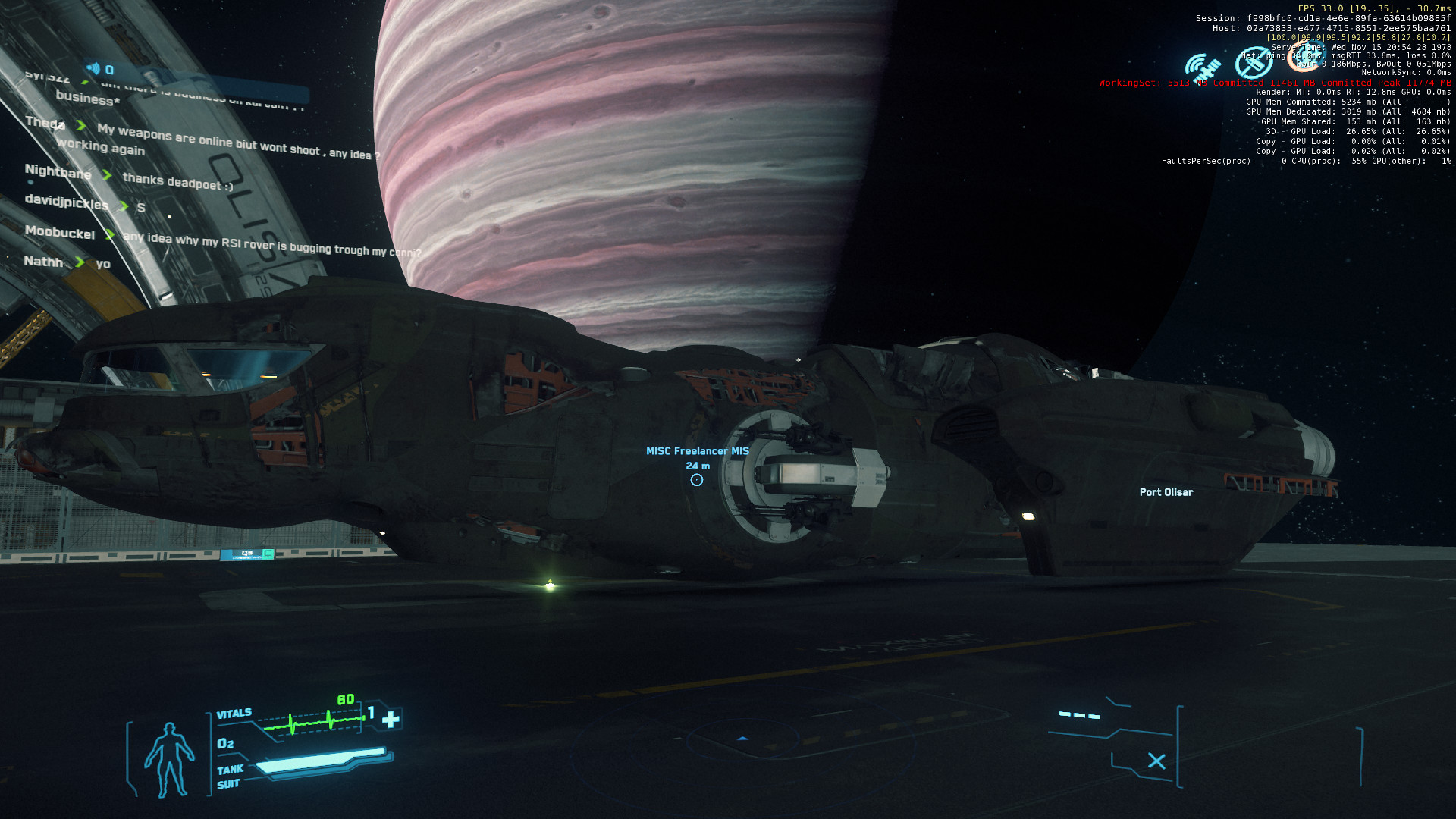Select the Port Olisar location marker
The image size is (1456, 819).
(x=1166, y=492)
